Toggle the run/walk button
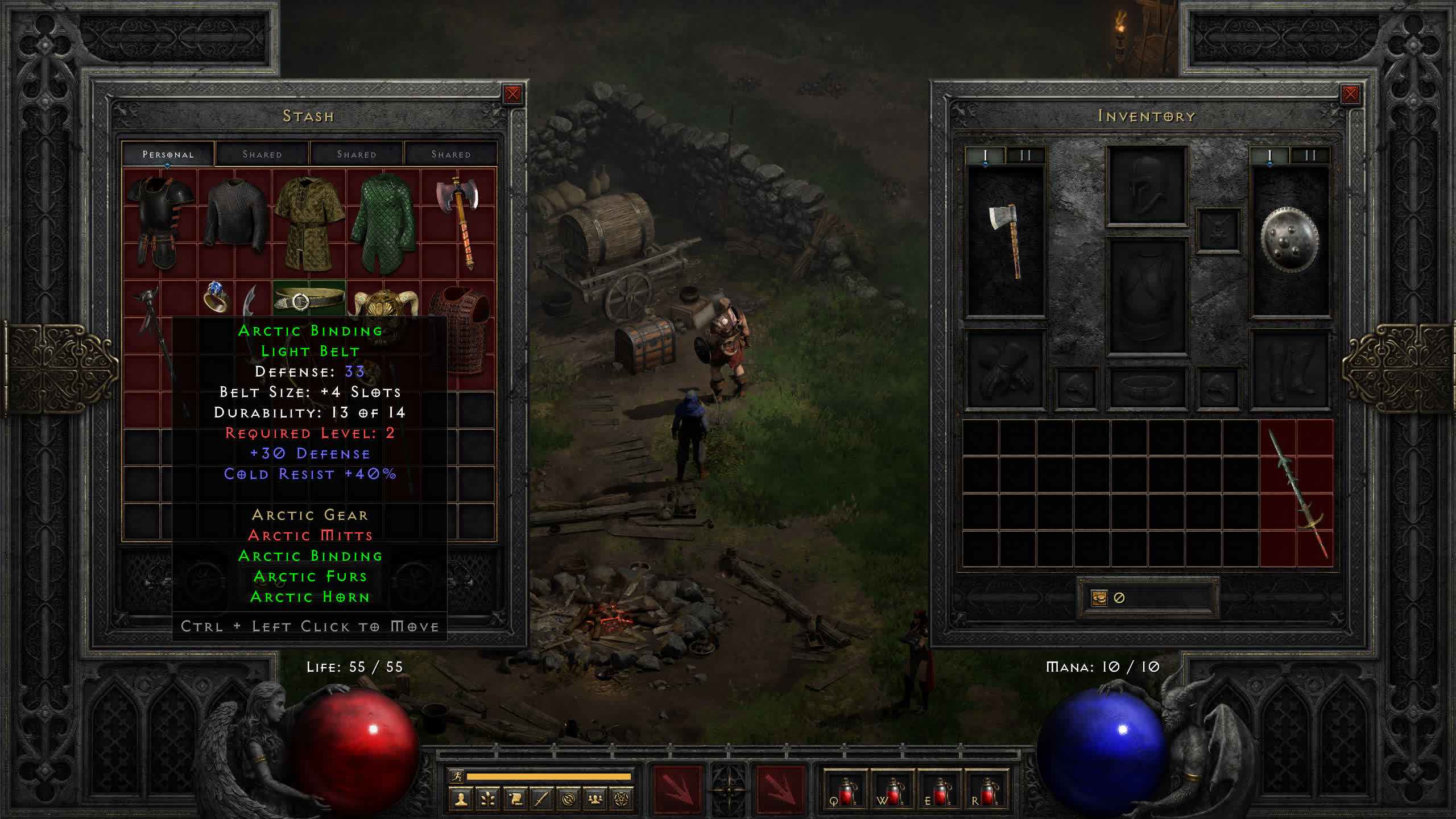Screen dimensions: 1456x819 click(457, 776)
